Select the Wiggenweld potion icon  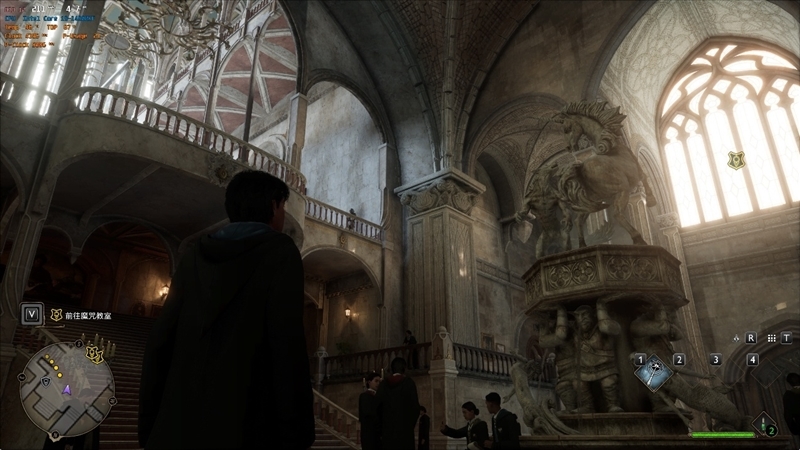[x=764, y=424]
